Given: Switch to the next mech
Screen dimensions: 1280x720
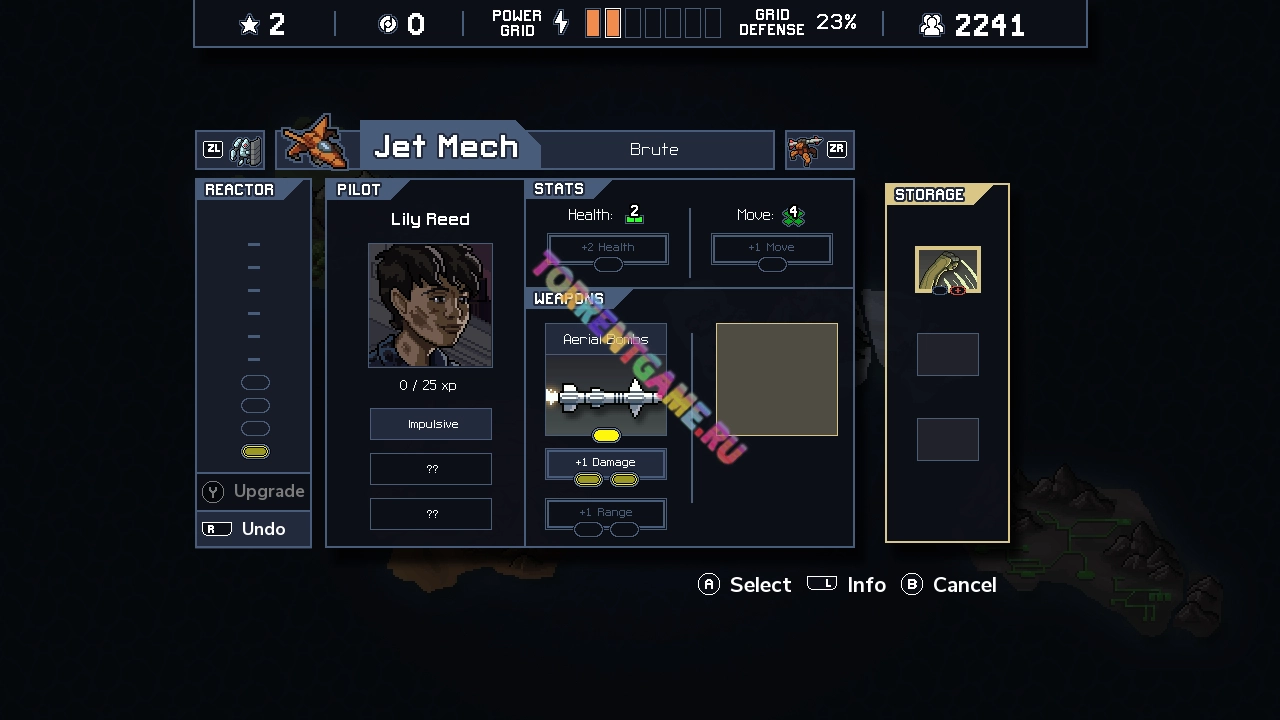Looking at the screenshot, I should pyautogui.click(x=819, y=150).
